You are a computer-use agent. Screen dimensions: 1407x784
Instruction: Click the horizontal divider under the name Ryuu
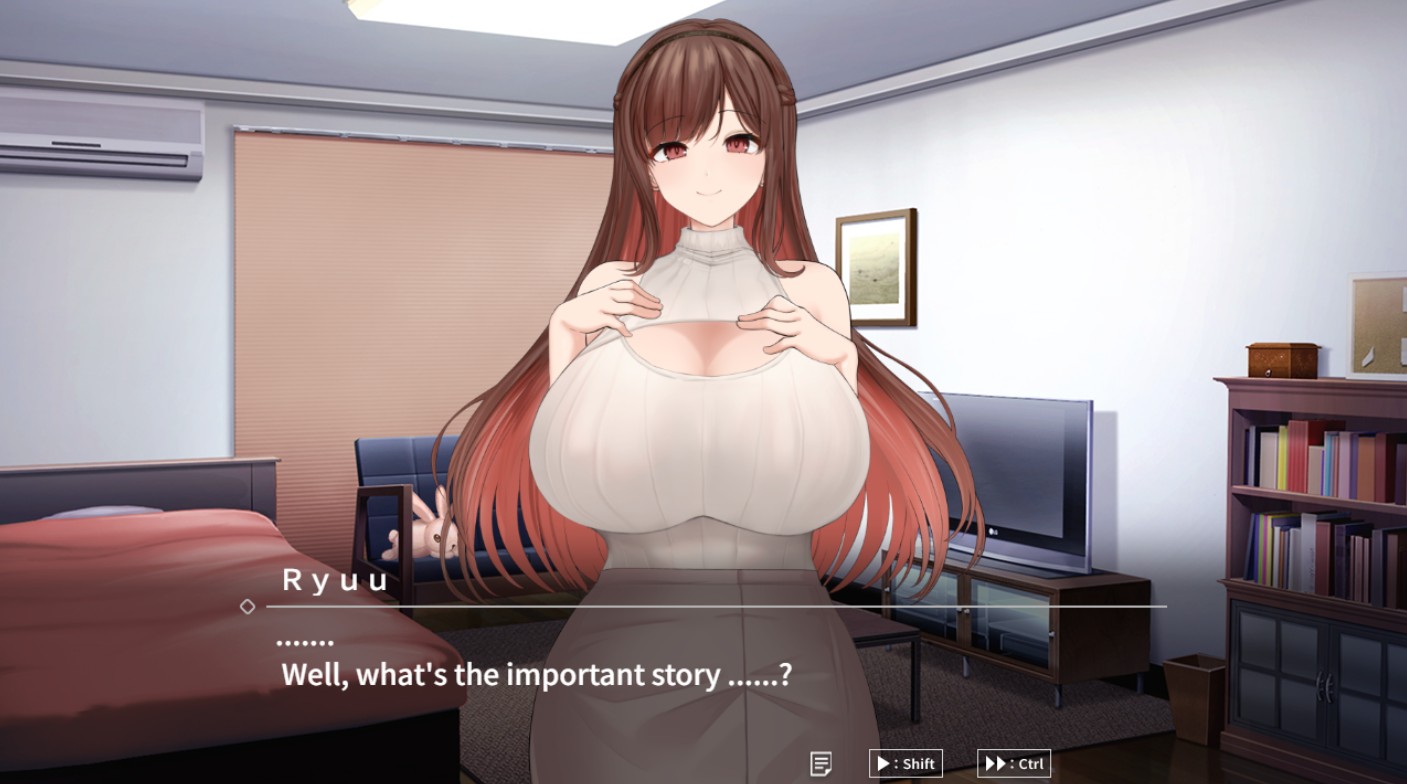coord(715,606)
